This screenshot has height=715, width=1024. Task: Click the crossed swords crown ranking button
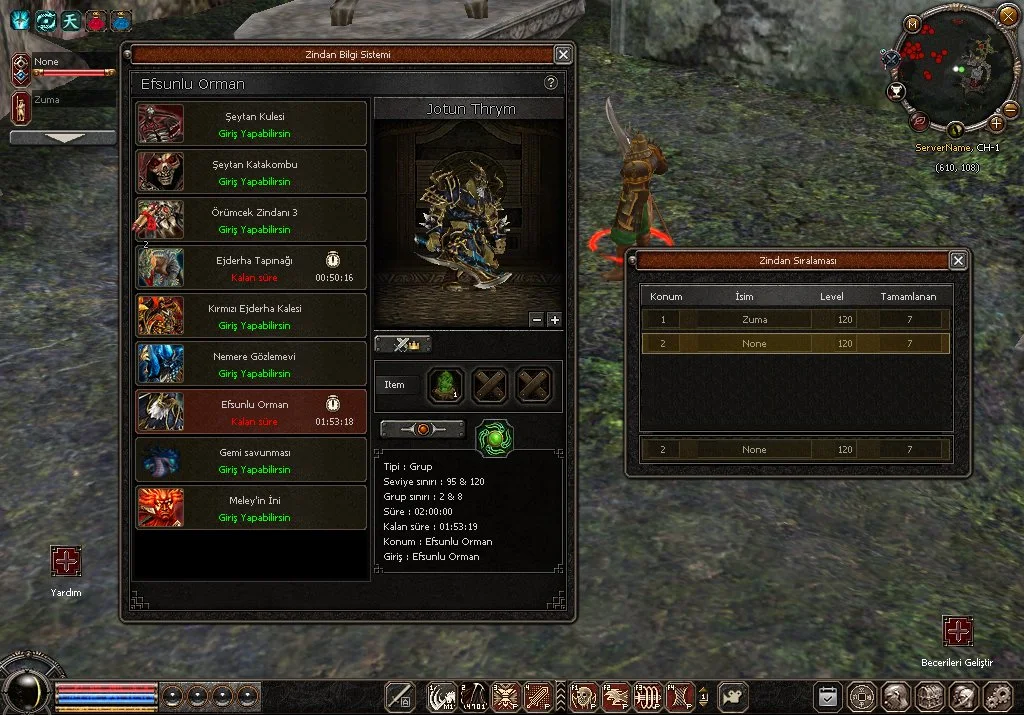403,344
